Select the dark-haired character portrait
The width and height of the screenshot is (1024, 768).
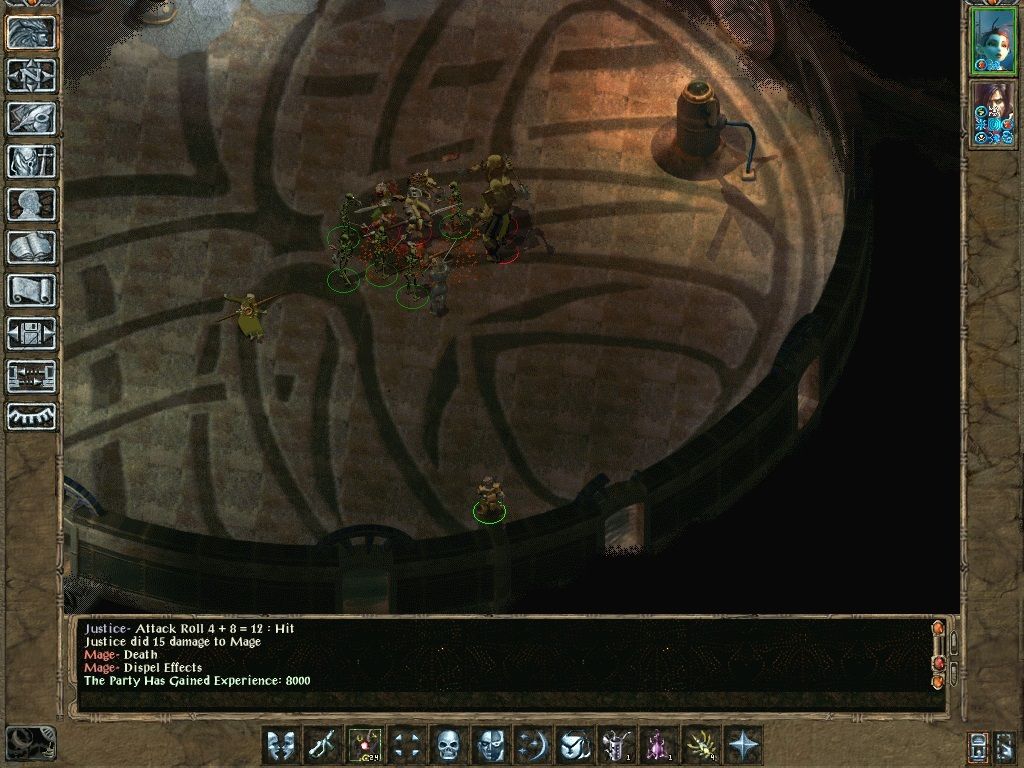click(993, 113)
